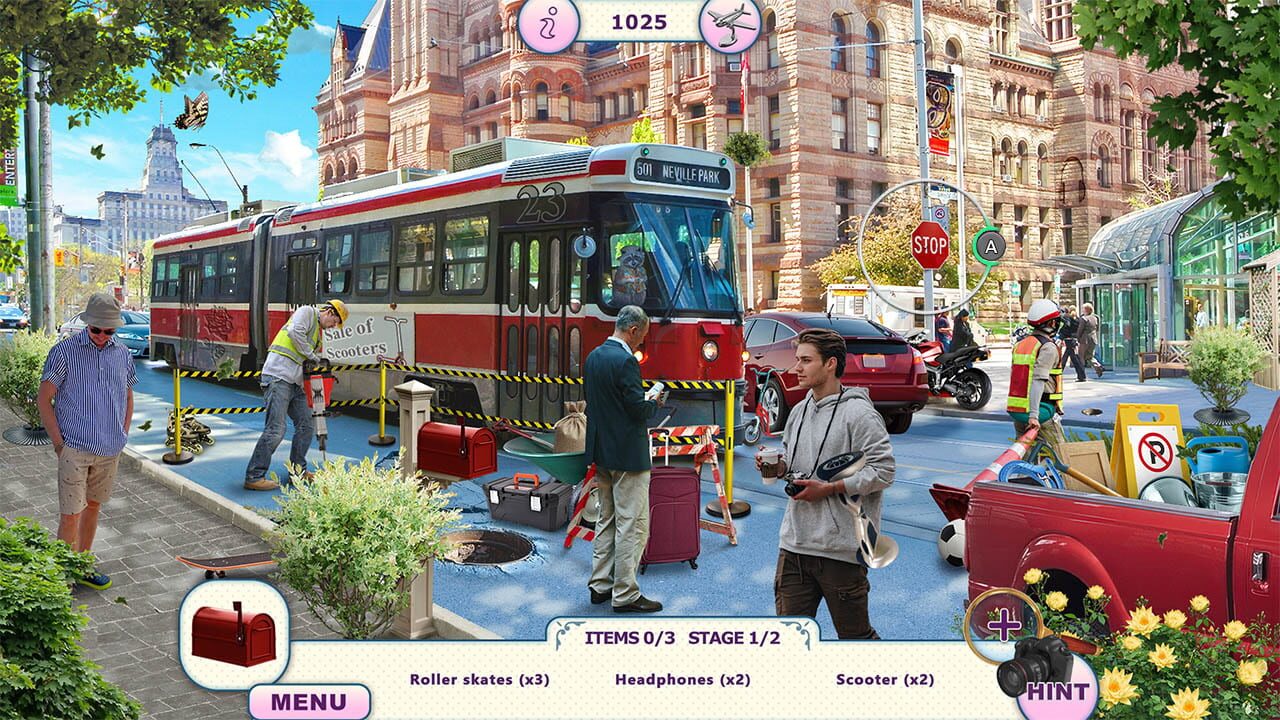Click the airplane souvenir icon beside the score
Screen dimensions: 1280x720
tap(733, 22)
